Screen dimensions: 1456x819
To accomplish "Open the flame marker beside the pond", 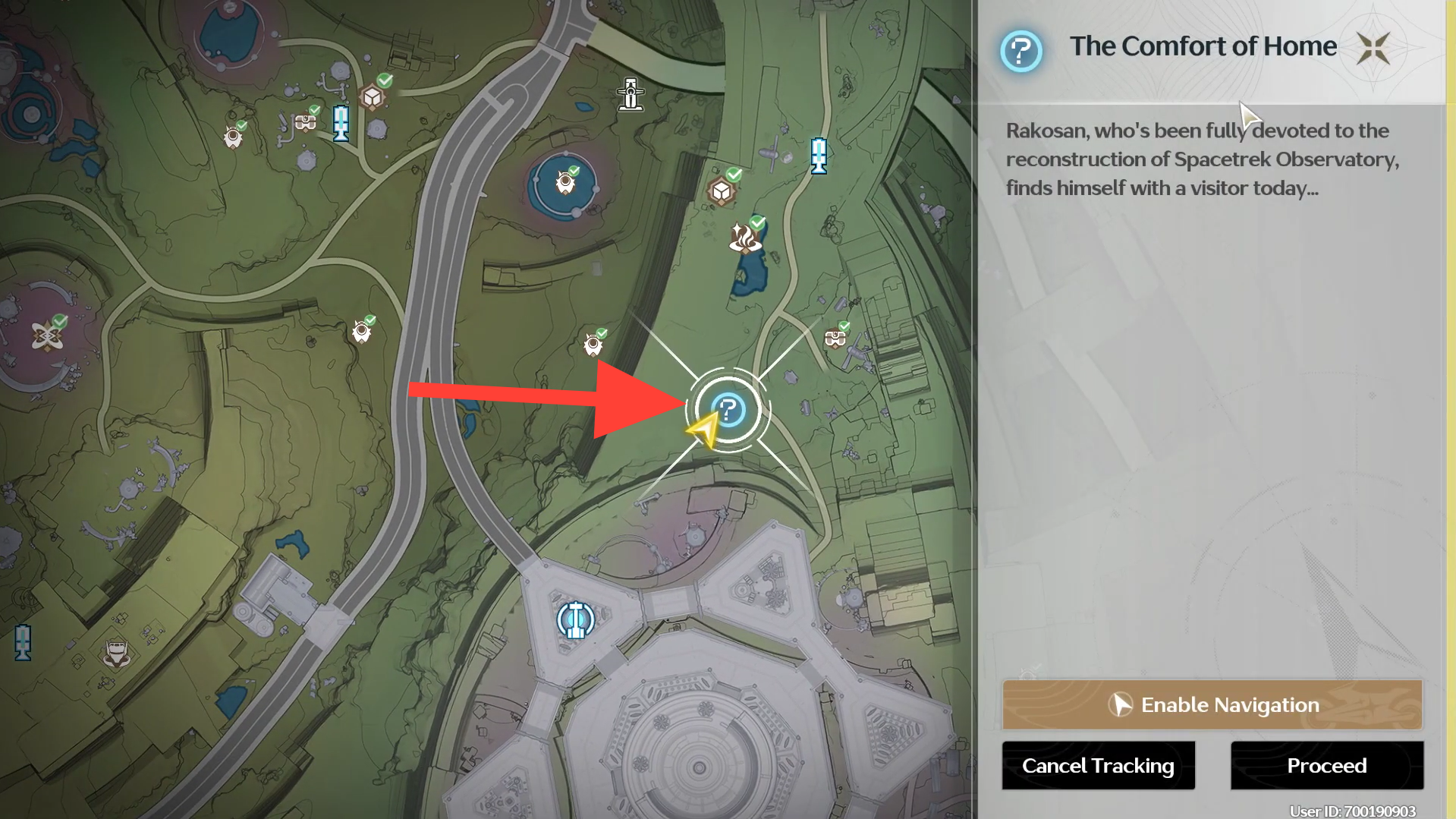I will [744, 238].
